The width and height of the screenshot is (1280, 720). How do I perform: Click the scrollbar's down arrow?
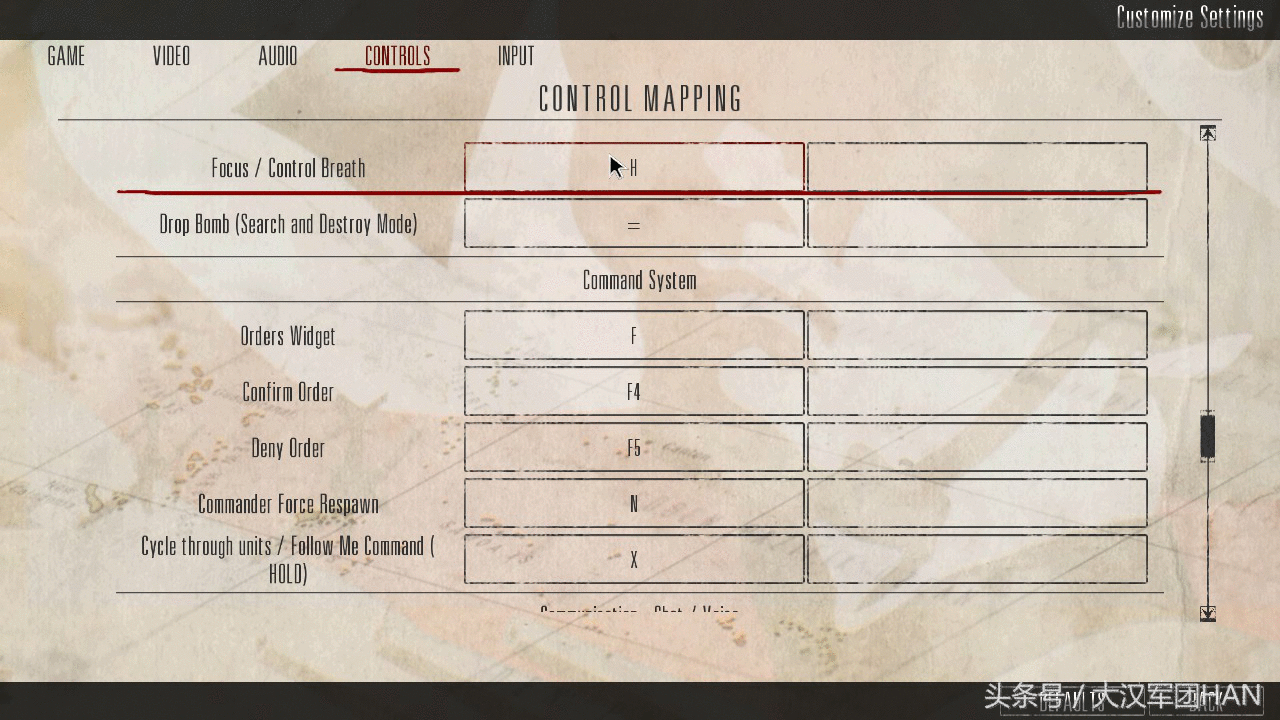1208,613
